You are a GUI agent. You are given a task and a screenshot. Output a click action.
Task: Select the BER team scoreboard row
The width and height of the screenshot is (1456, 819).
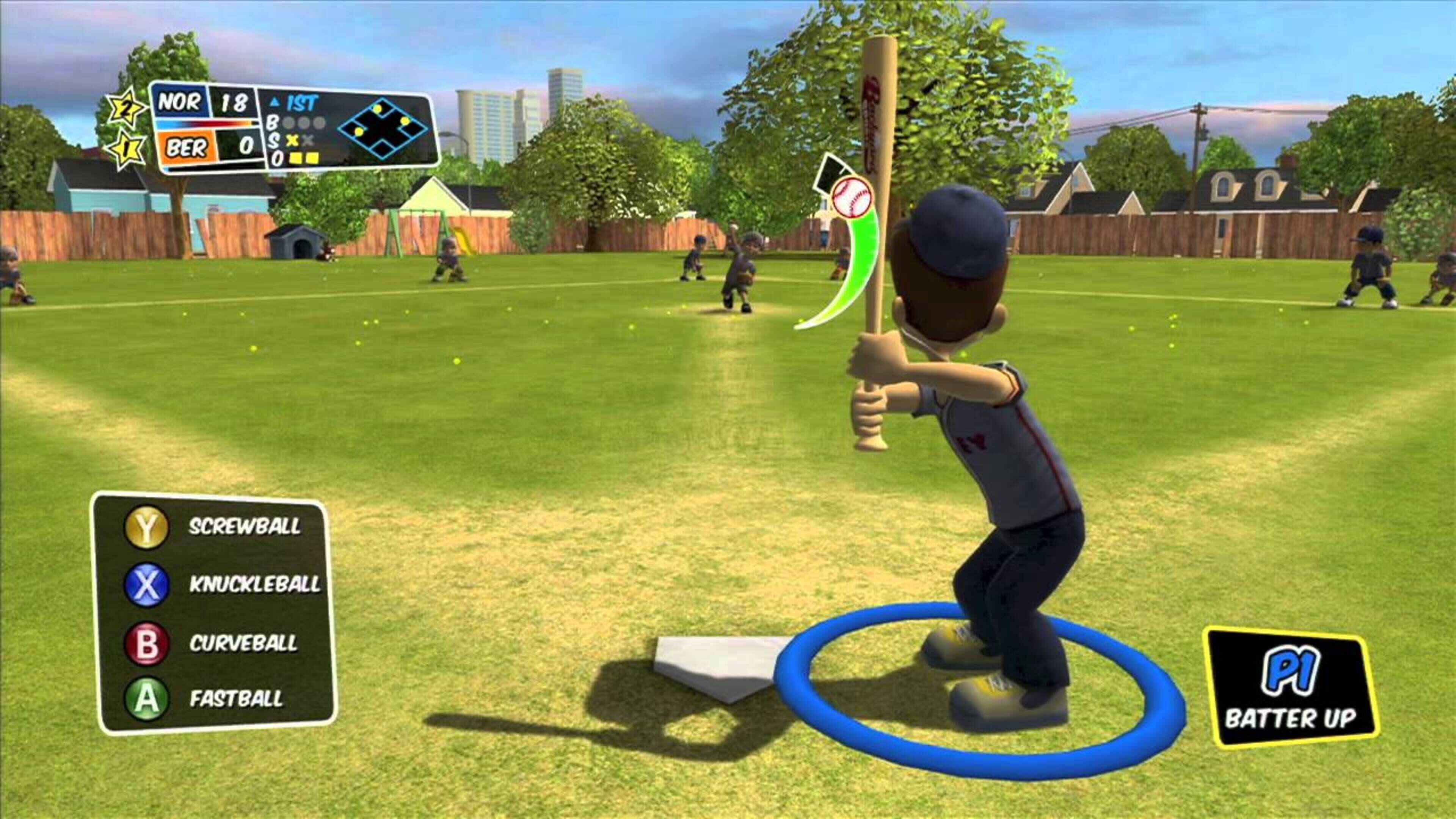pyautogui.click(x=187, y=149)
